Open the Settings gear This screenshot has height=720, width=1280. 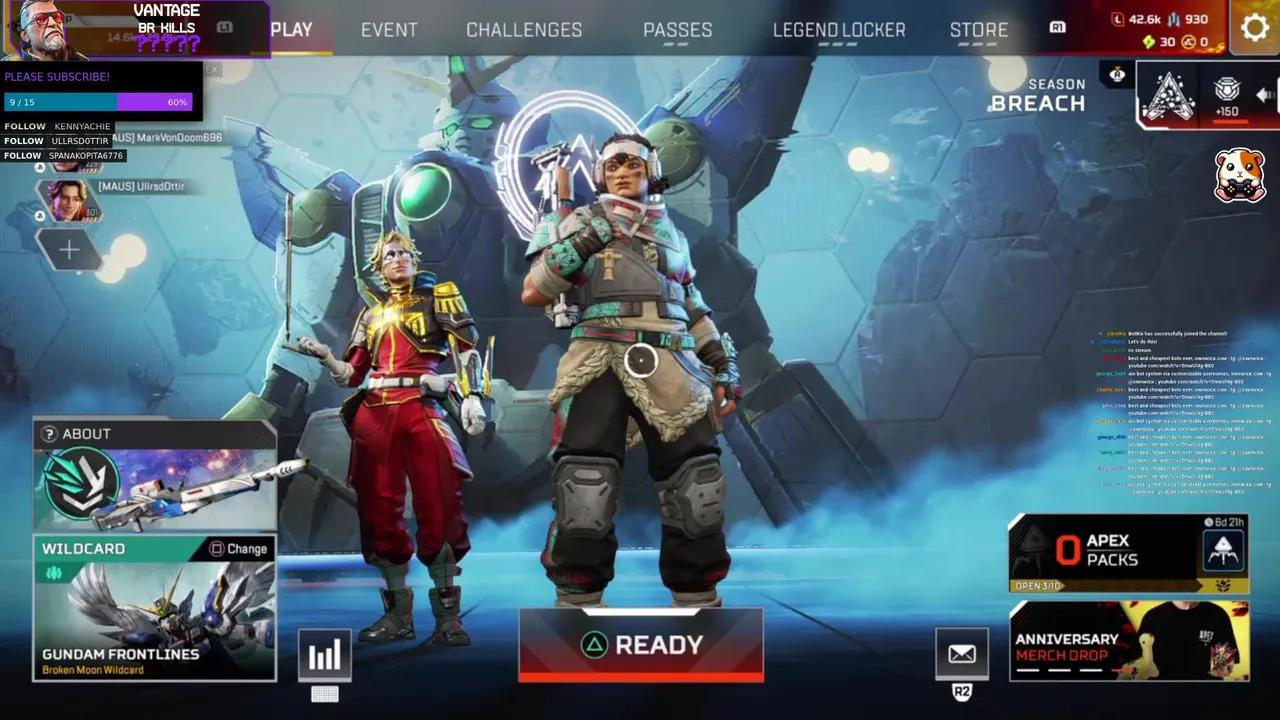click(x=1255, y=28)
